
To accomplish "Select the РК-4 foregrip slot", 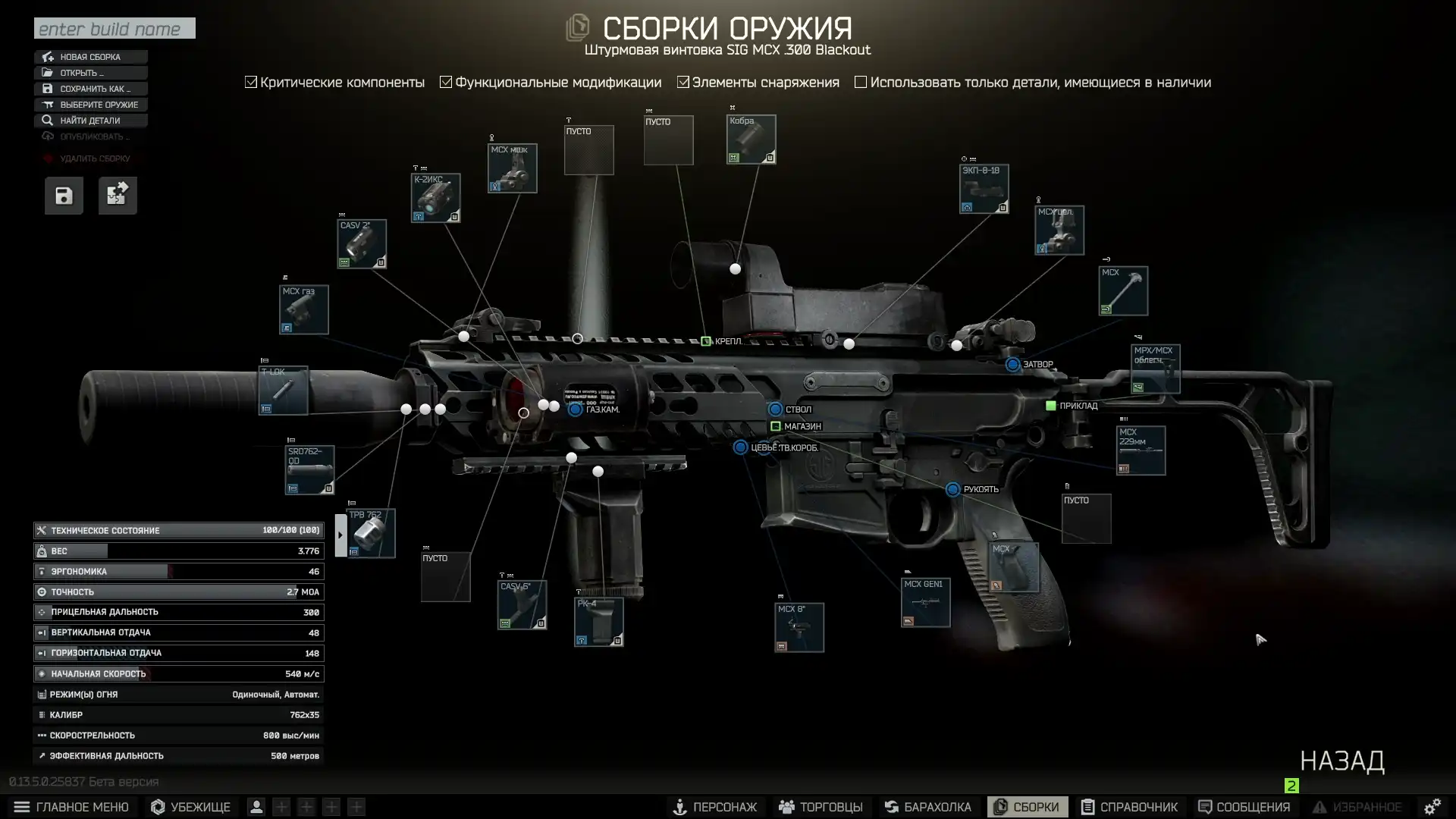I will [598, 622].
